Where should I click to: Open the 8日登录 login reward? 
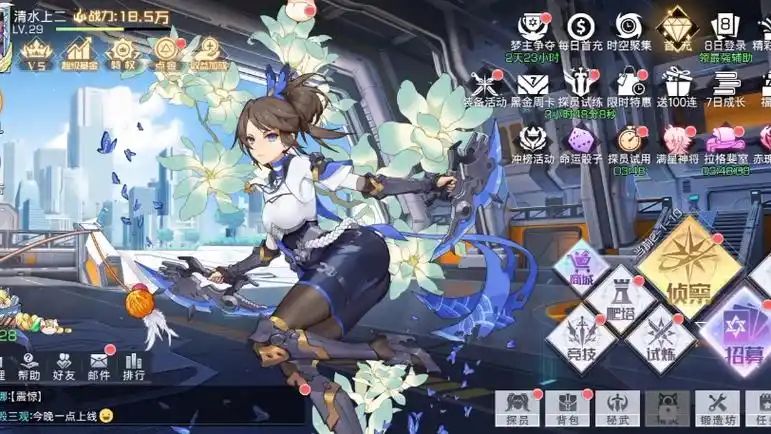(725, 30)
